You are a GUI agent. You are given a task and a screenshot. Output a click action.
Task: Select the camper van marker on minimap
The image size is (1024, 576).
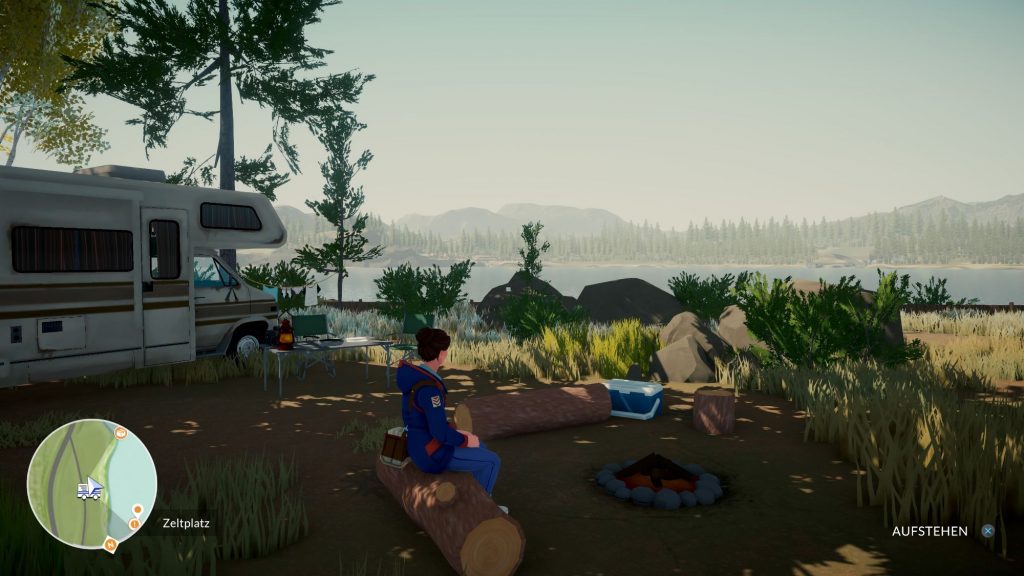(x=86, y=489)
